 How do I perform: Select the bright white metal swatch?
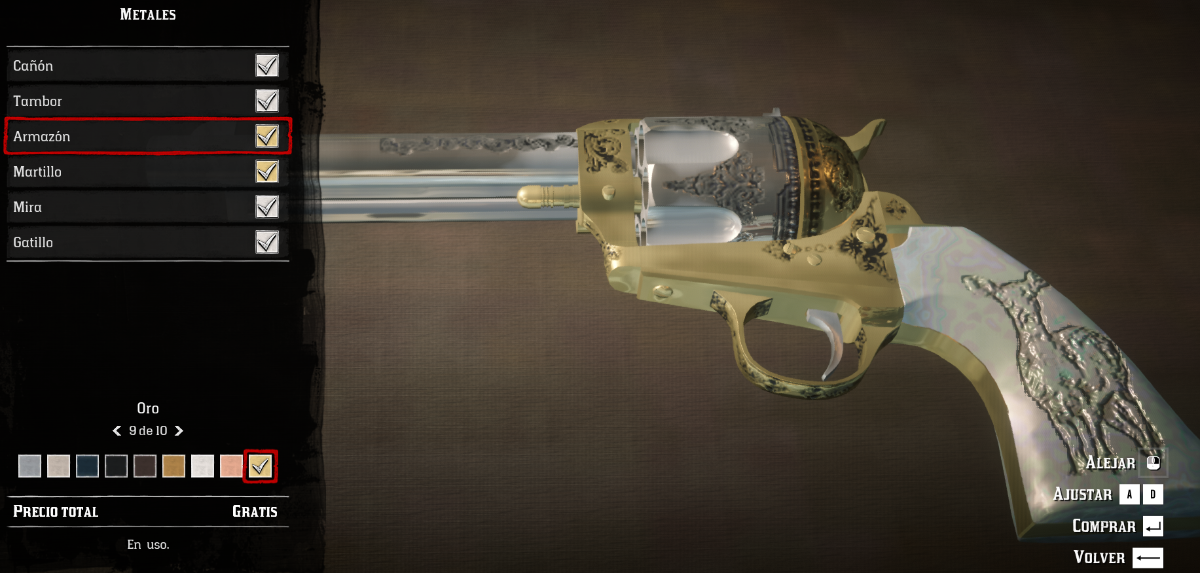click(203, 466)
